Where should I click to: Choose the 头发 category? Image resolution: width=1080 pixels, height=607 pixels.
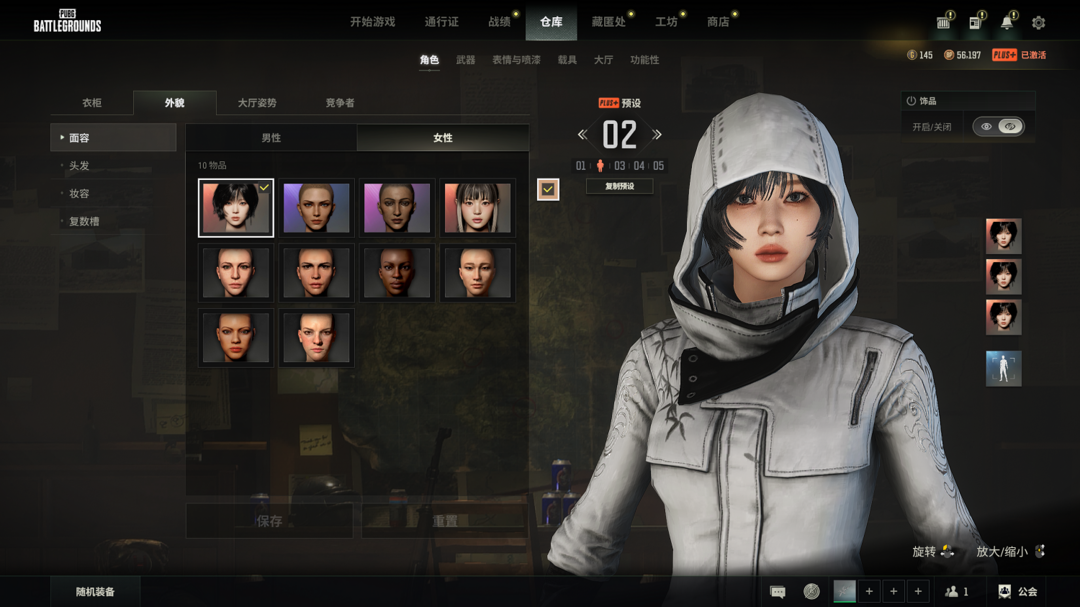click(x=79, y=166)
